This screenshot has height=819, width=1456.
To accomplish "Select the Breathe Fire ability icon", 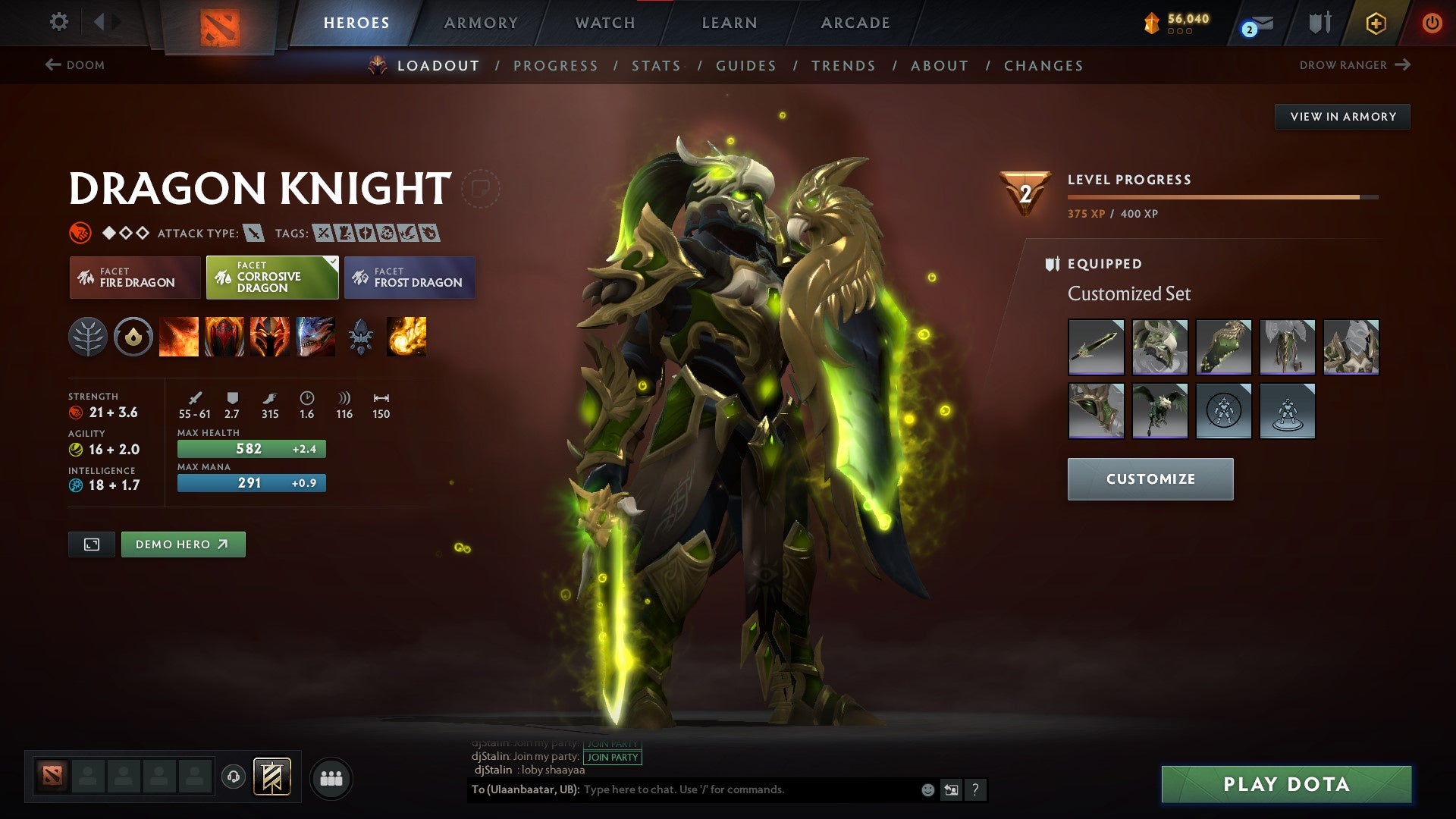I will pyautogui.click(x=180, y=338).
